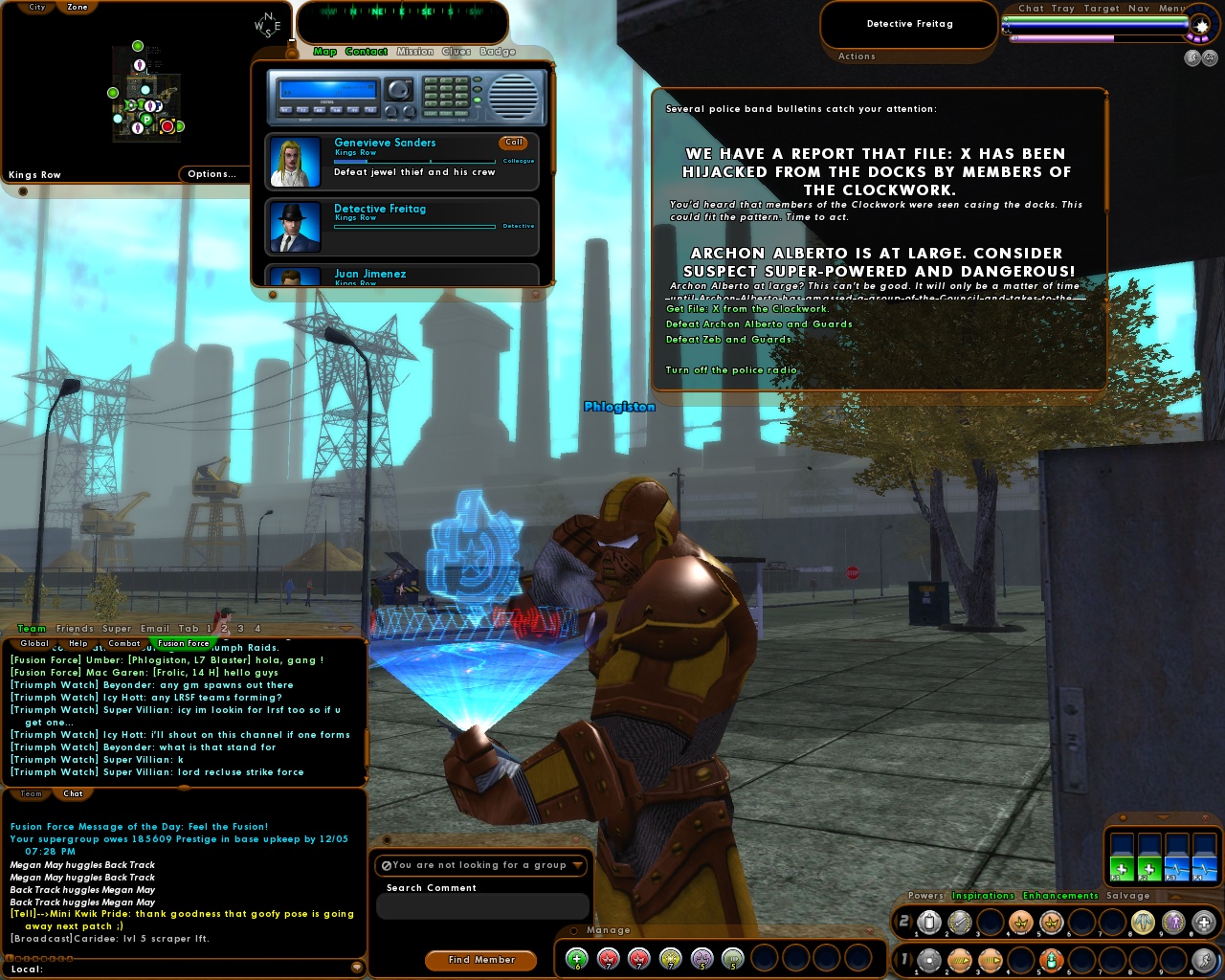The width and height of the screenshot is (1225, 980).
Task: Activate the first power in tray 1
Action: (x=929, y=959)
